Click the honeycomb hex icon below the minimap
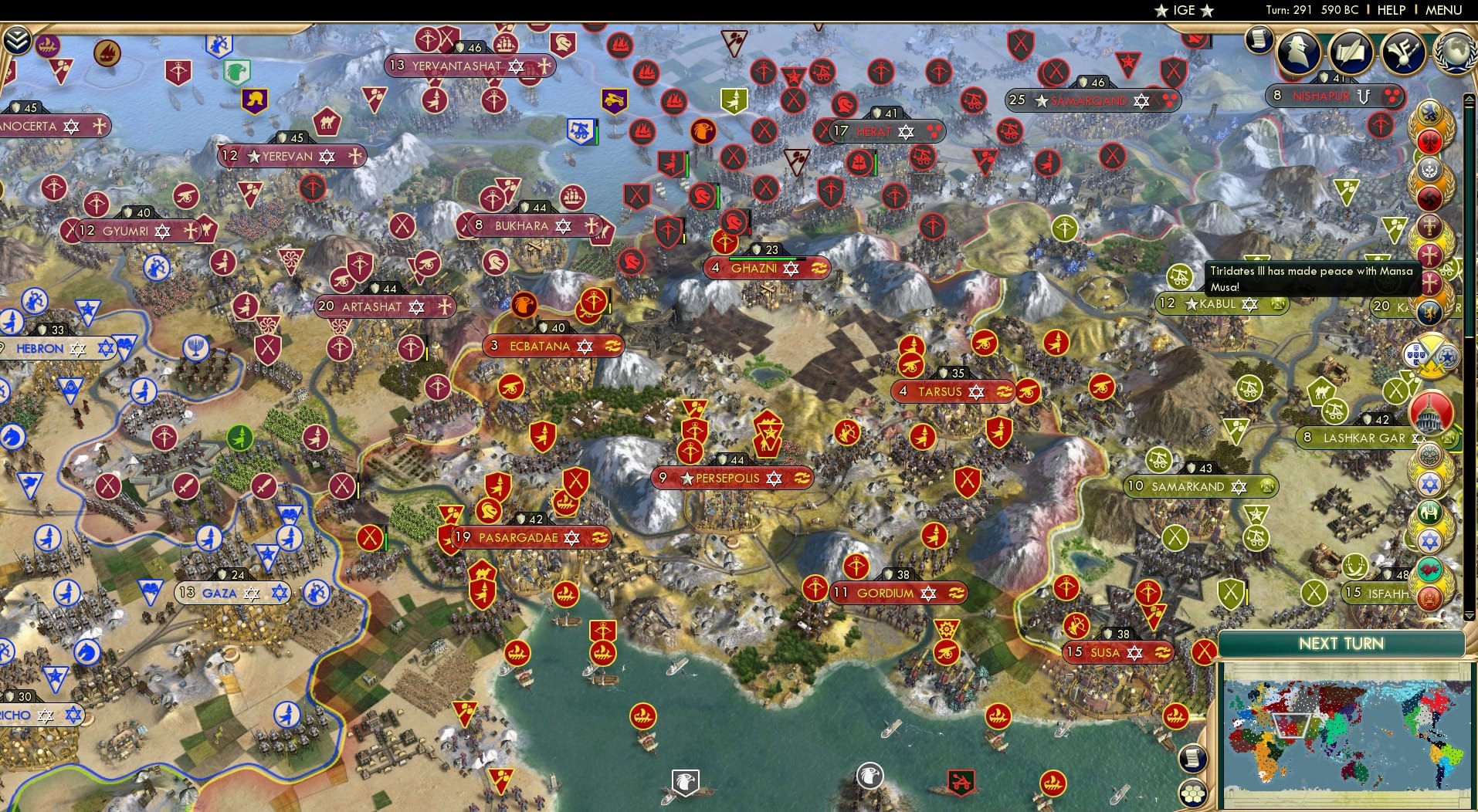Screen dimensions: 1478x812 pyautogui.click(x=1193, y=794)
